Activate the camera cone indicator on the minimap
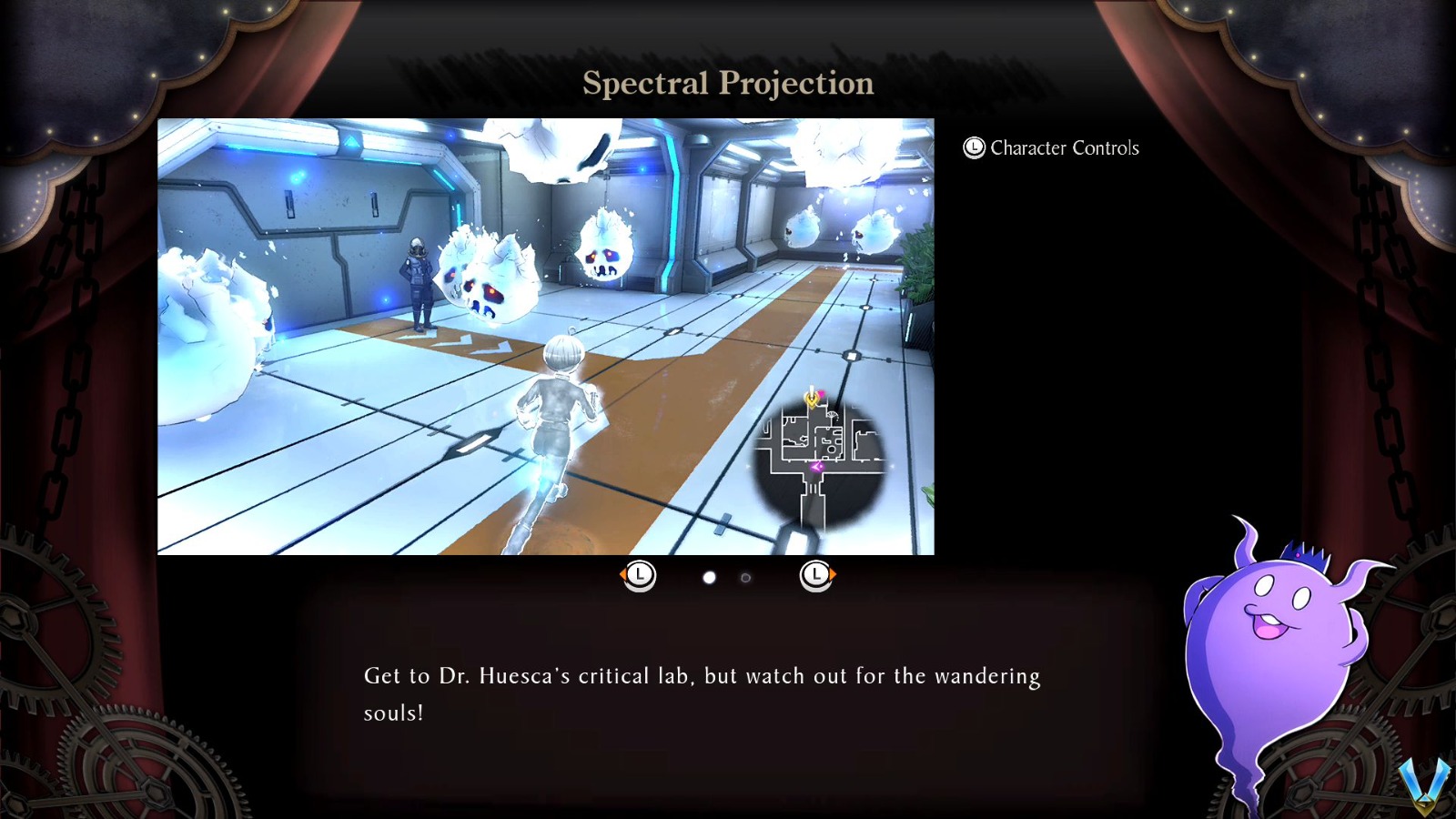The width and height of the screenshot is (1456, 819). pyautogui.click(x=832, y=414)
